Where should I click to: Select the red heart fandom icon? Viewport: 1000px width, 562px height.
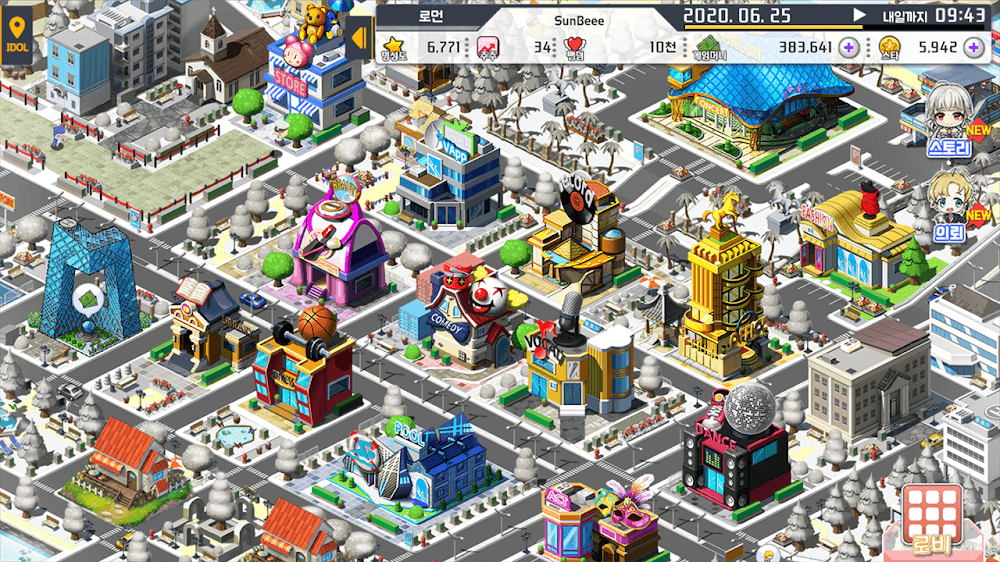pyautogui.click(x=574, y=46)
